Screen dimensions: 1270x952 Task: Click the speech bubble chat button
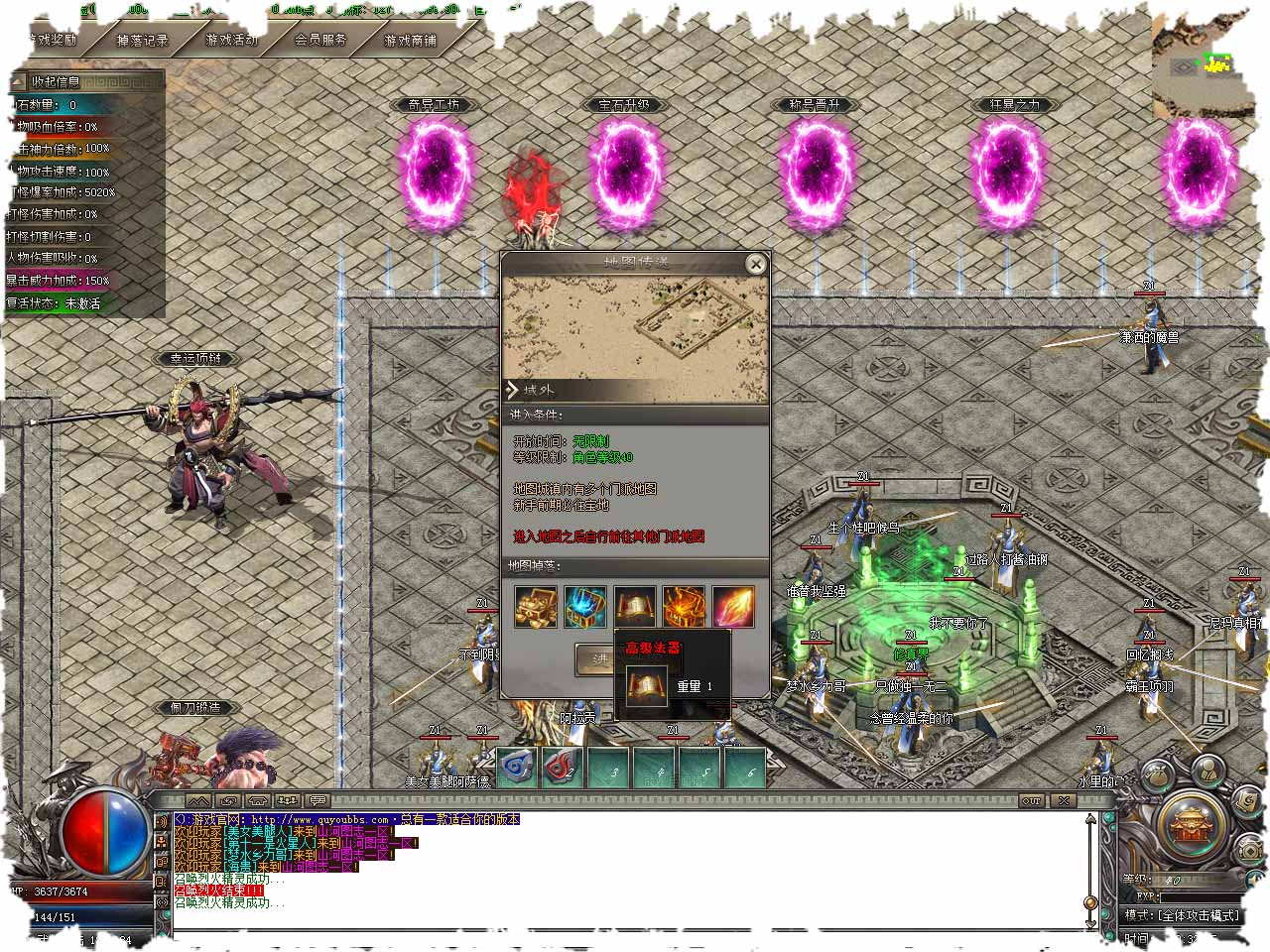click(317, 800)
